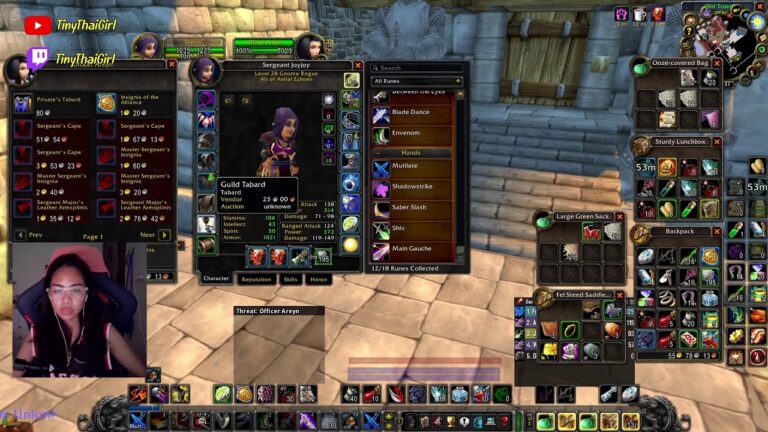Show the Honor tab
The image size is (768, 432).
[319, 279]
